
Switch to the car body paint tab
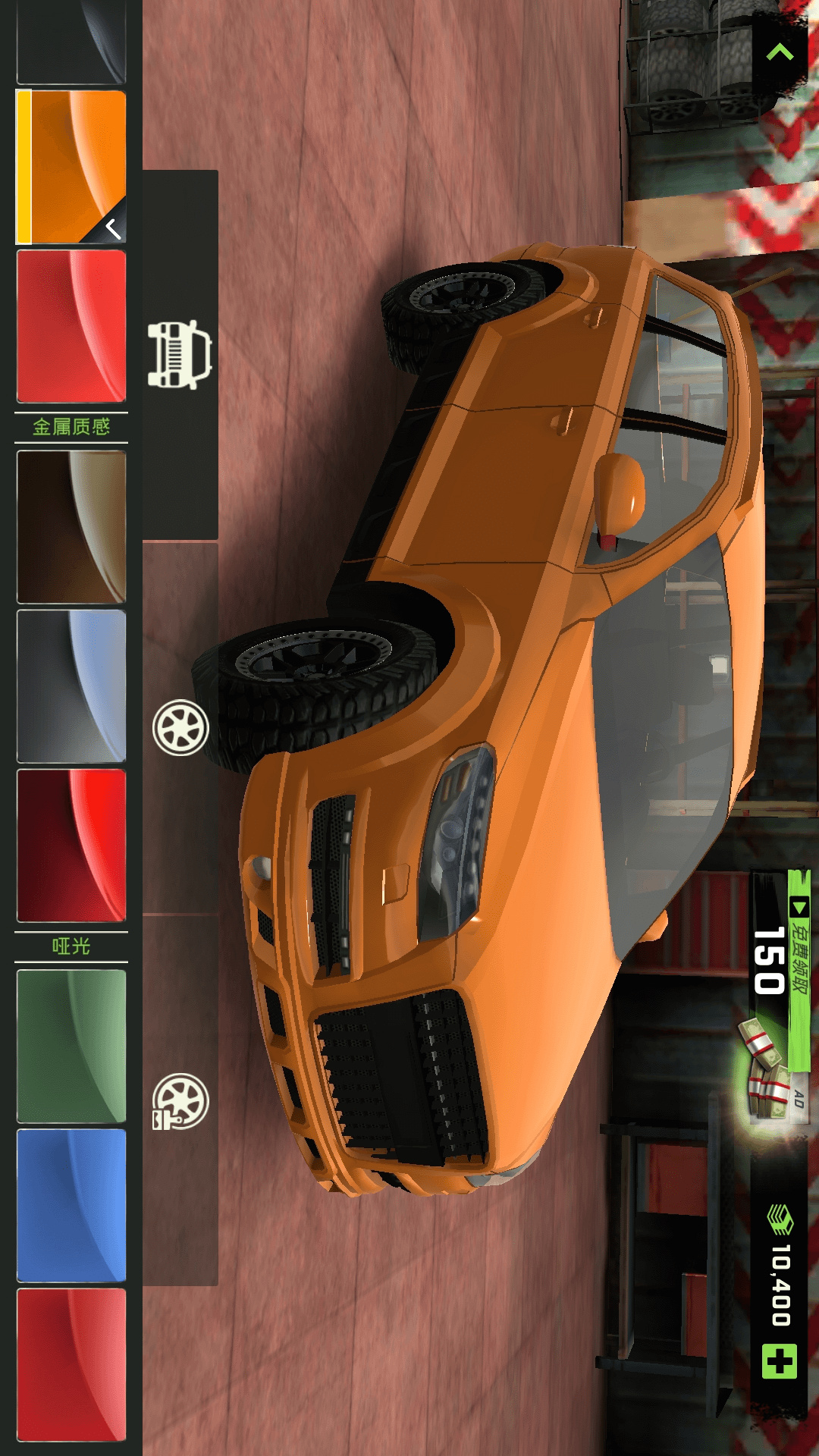coord(180,355)
